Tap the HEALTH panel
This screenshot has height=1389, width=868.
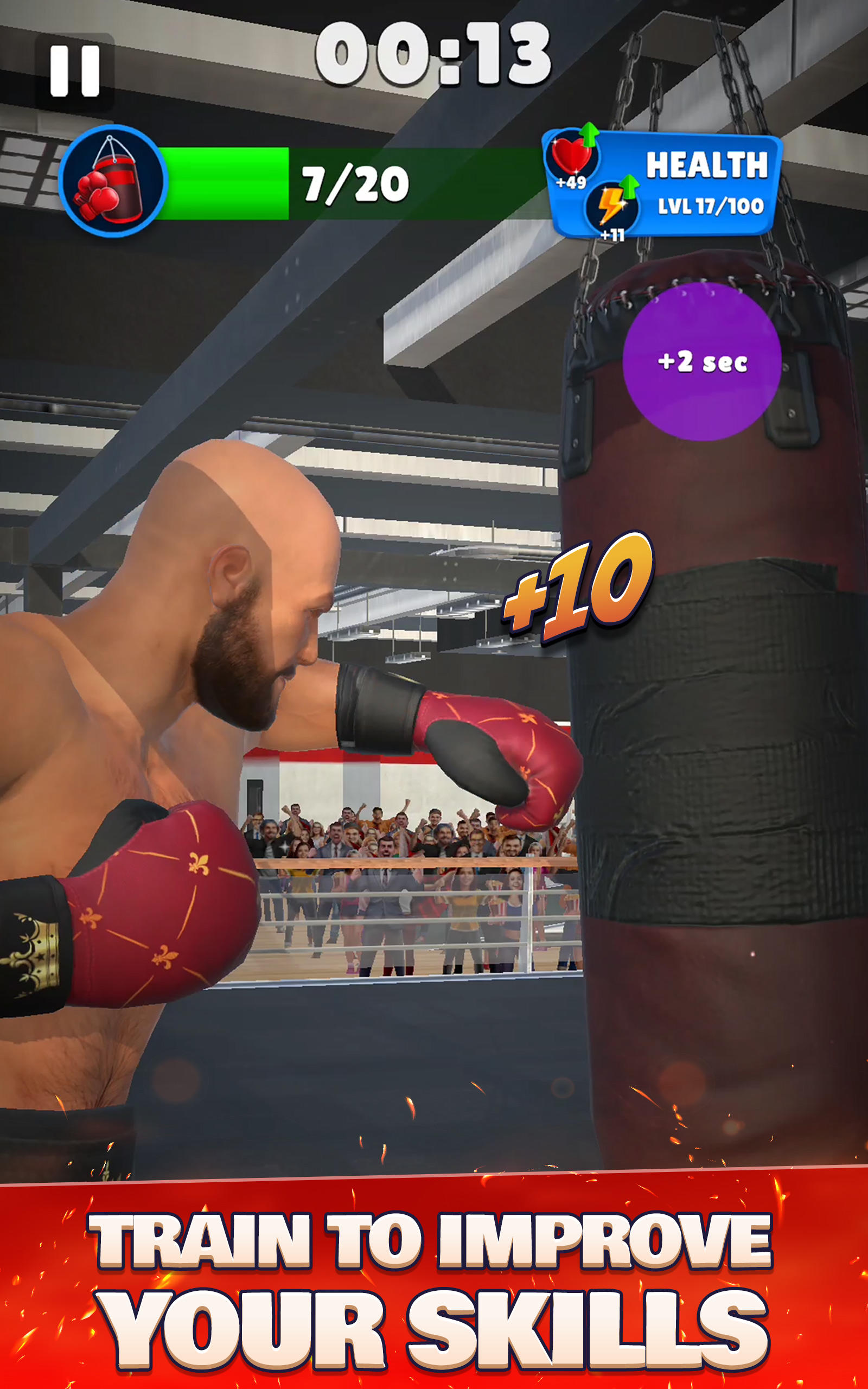pos(707,165)
